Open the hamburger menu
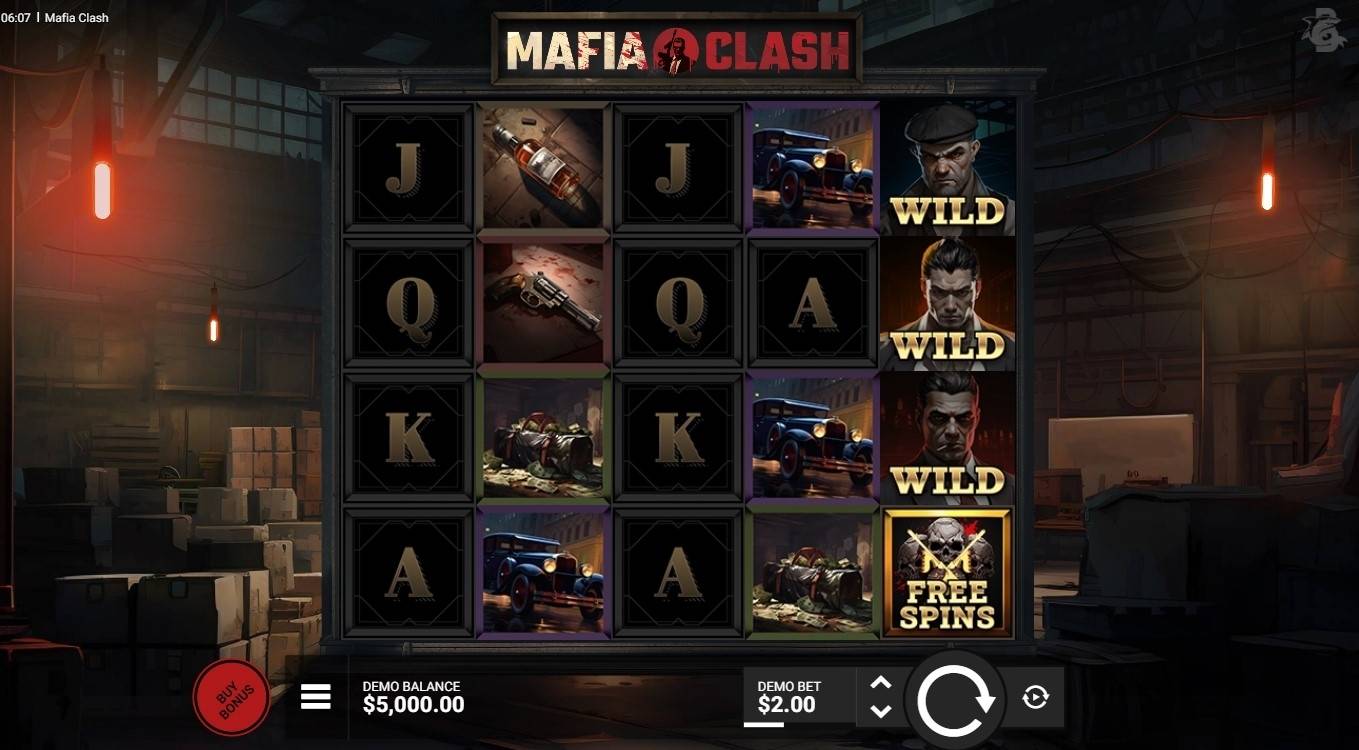The width and height of the screenshot is (1359, 750). [x=316, y=697]
